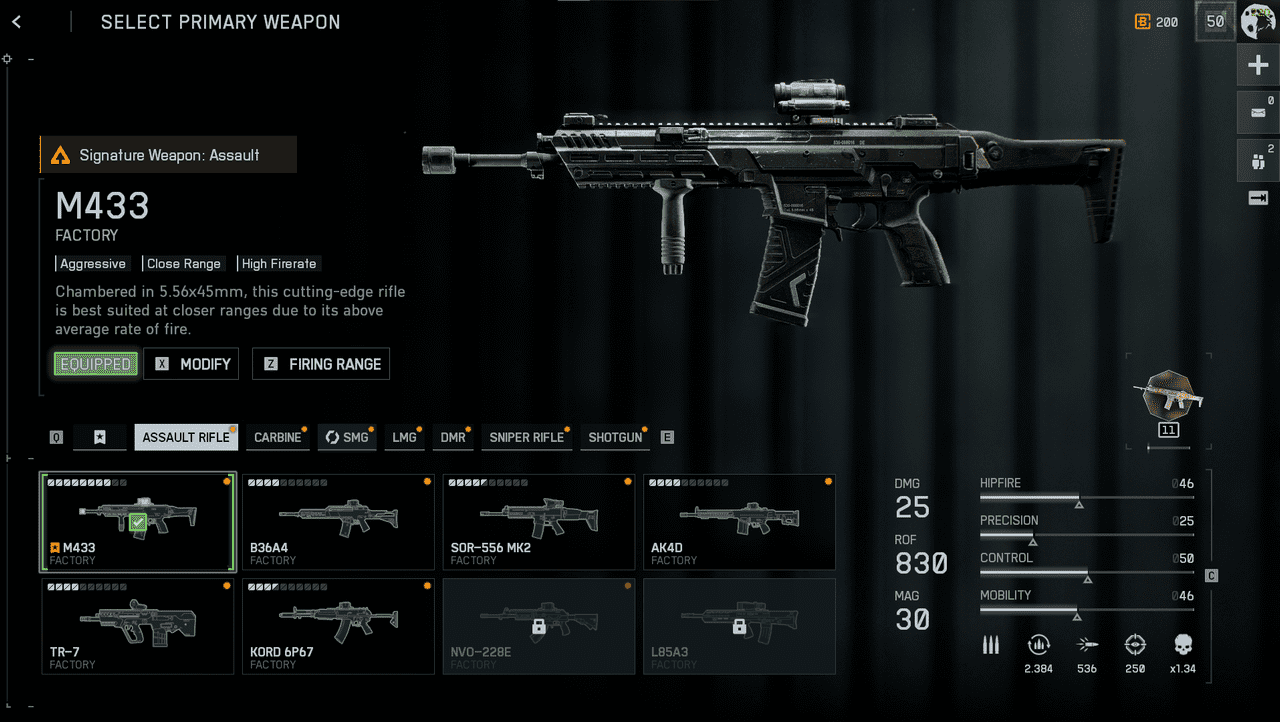Select the locked NVO-228E weapon

(x=538, y=626)
